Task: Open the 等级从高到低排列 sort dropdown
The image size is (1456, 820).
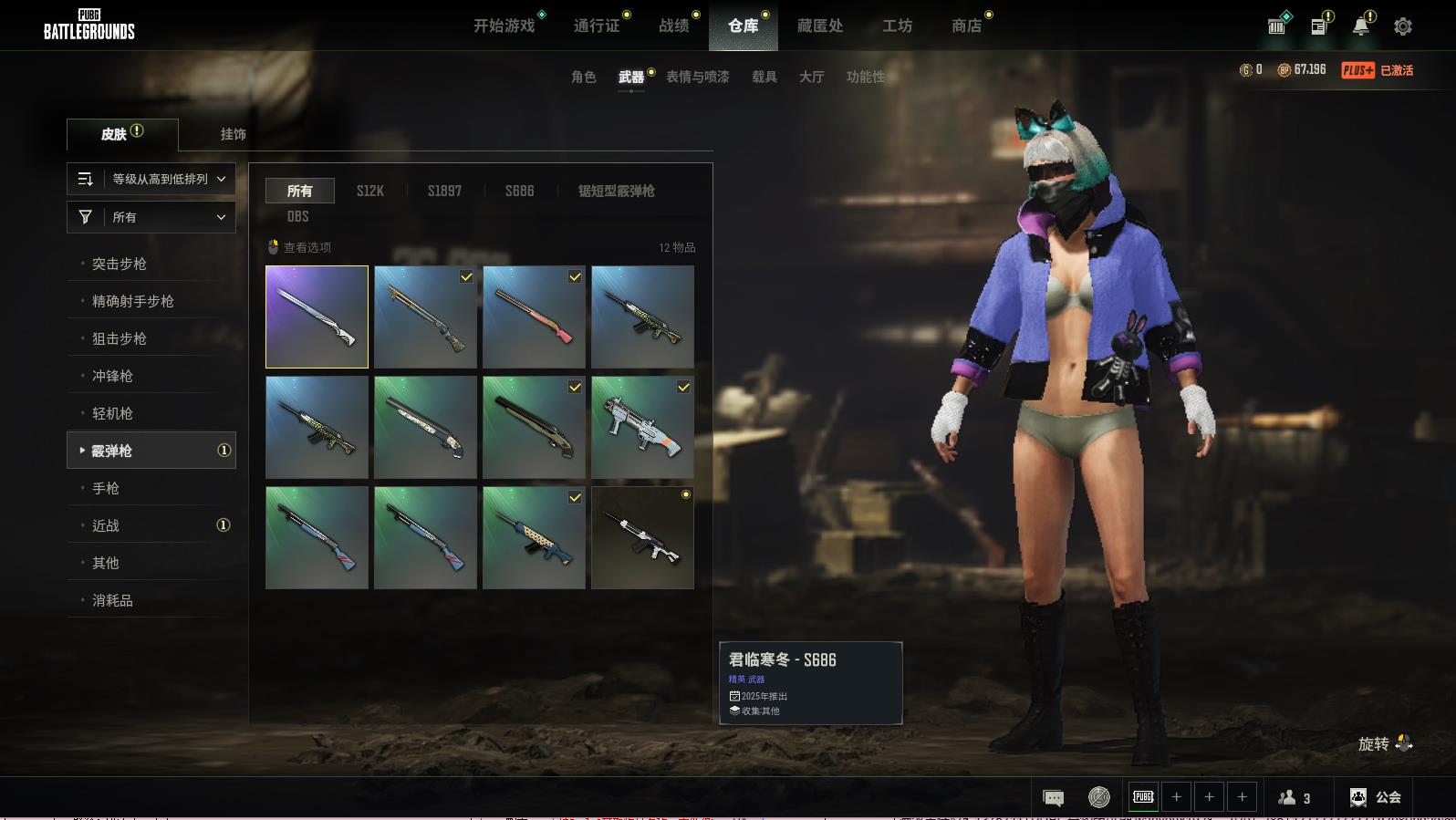Action: click(x=151, y=179)
